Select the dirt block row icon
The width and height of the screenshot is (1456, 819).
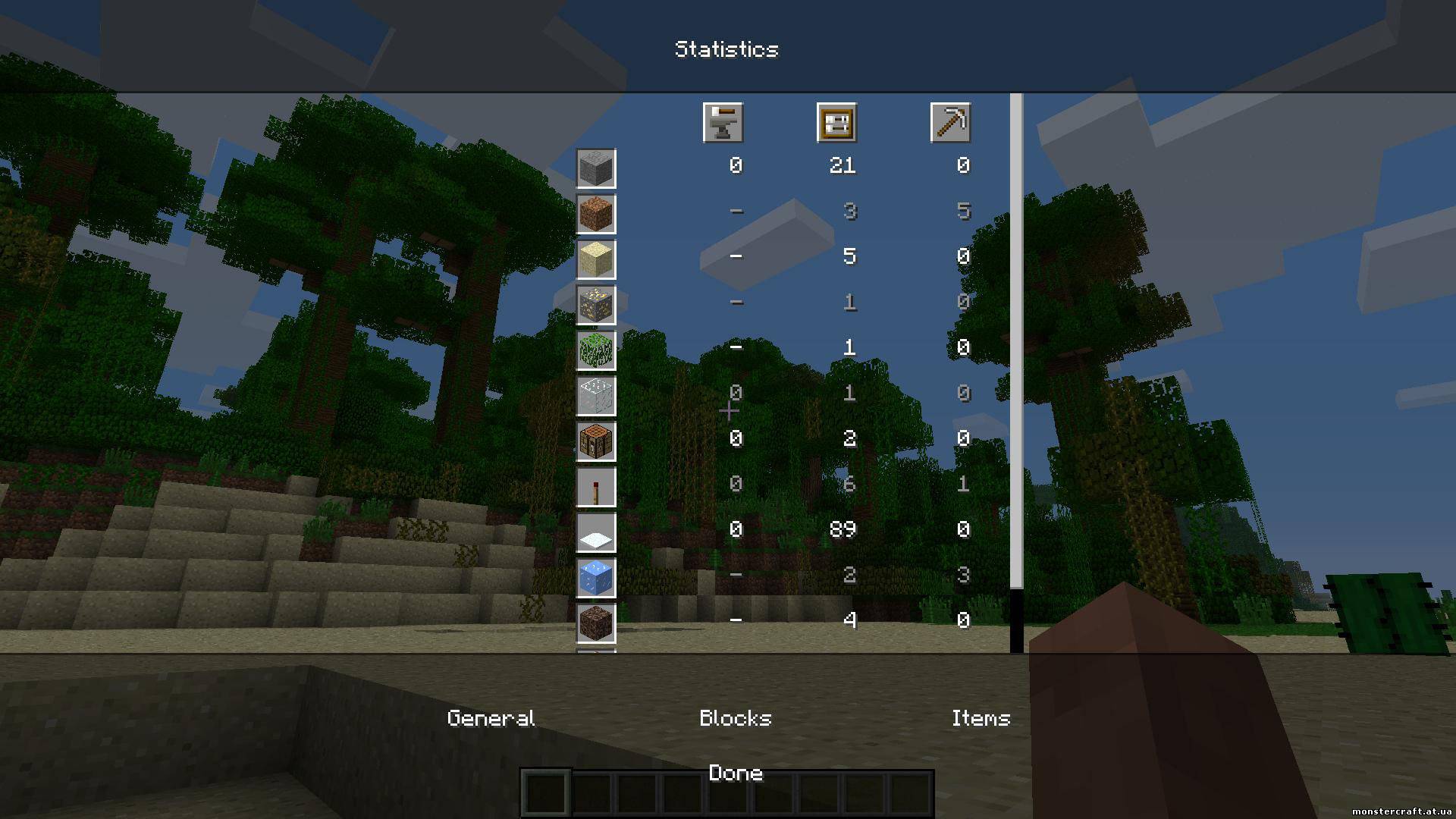point(596,214)
